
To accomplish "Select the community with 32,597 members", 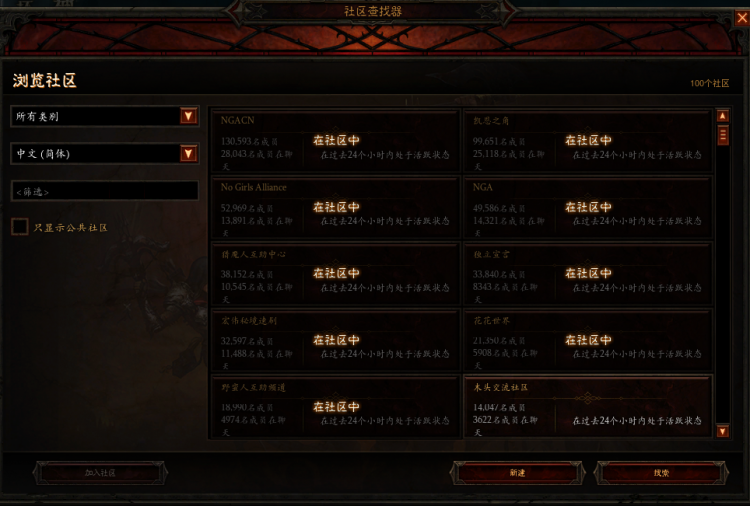I will click(x=335, y=340).
